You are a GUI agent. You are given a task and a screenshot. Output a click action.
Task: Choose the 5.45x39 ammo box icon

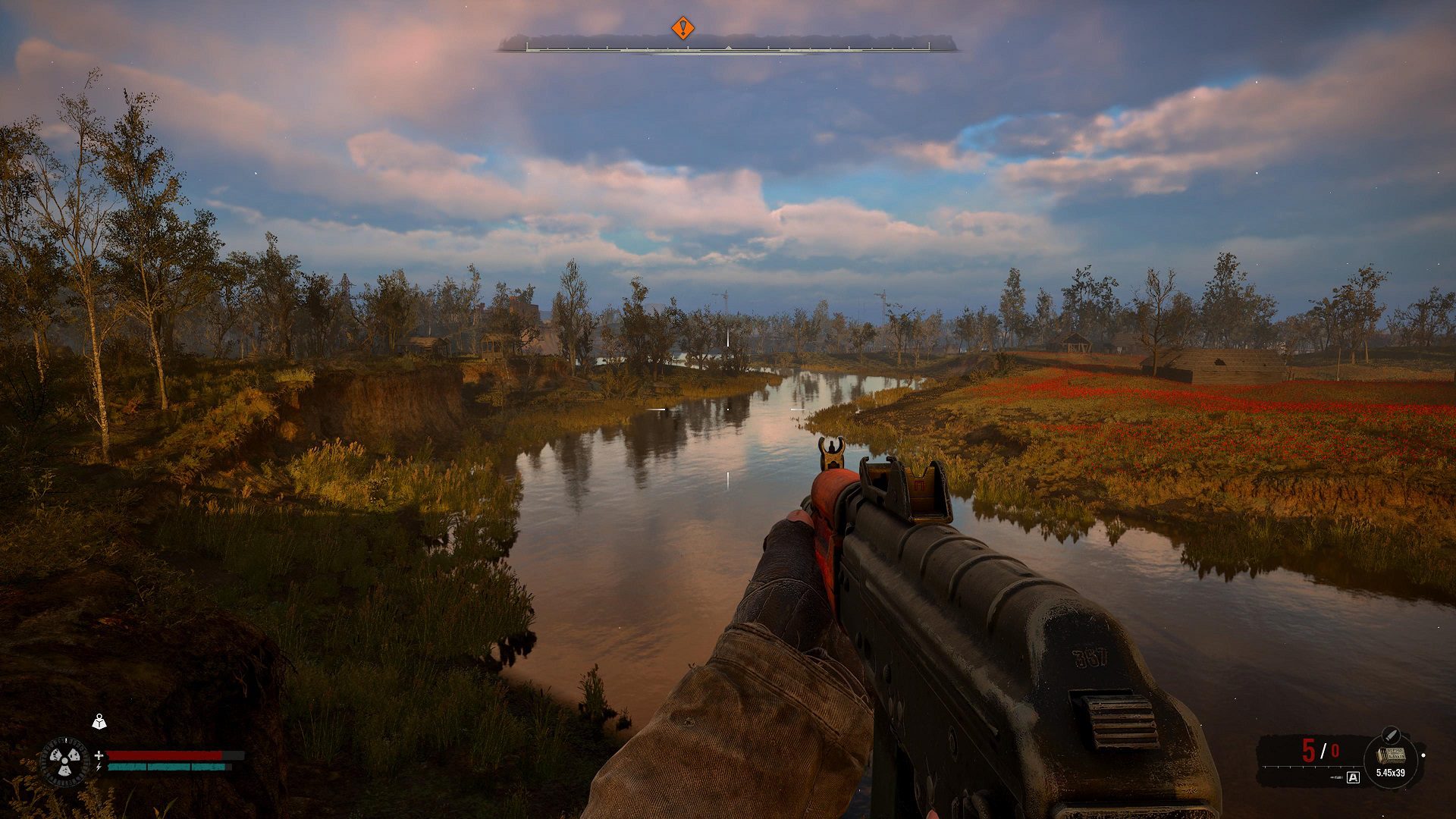point(1391,756)
